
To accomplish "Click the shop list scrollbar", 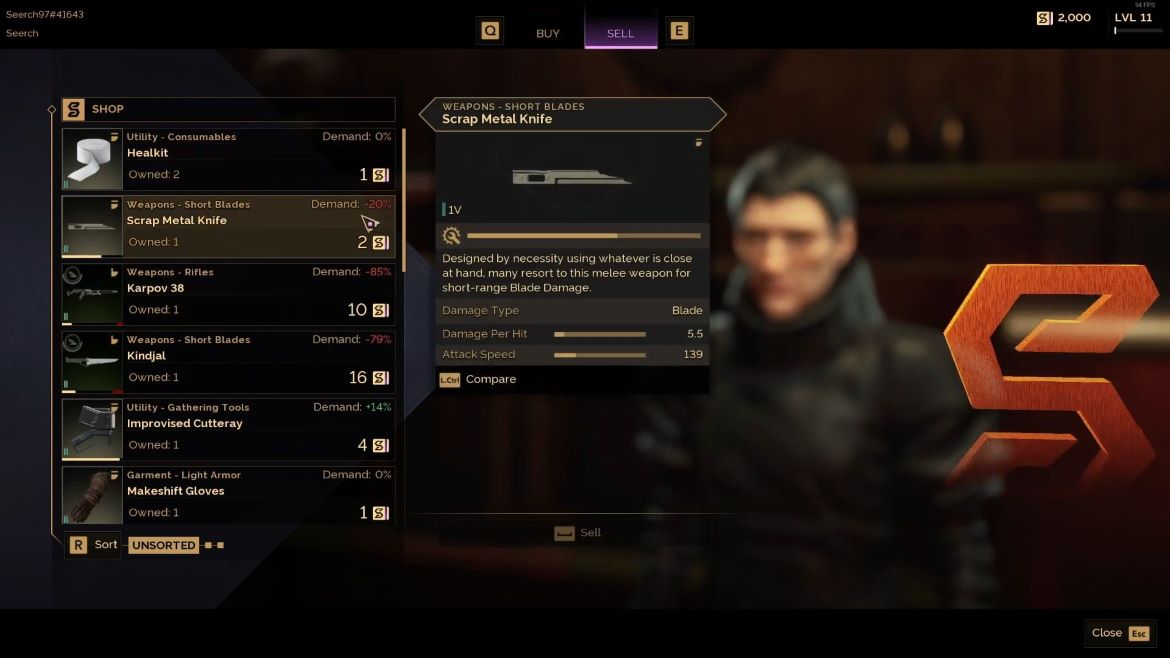I will click(404, 200).
